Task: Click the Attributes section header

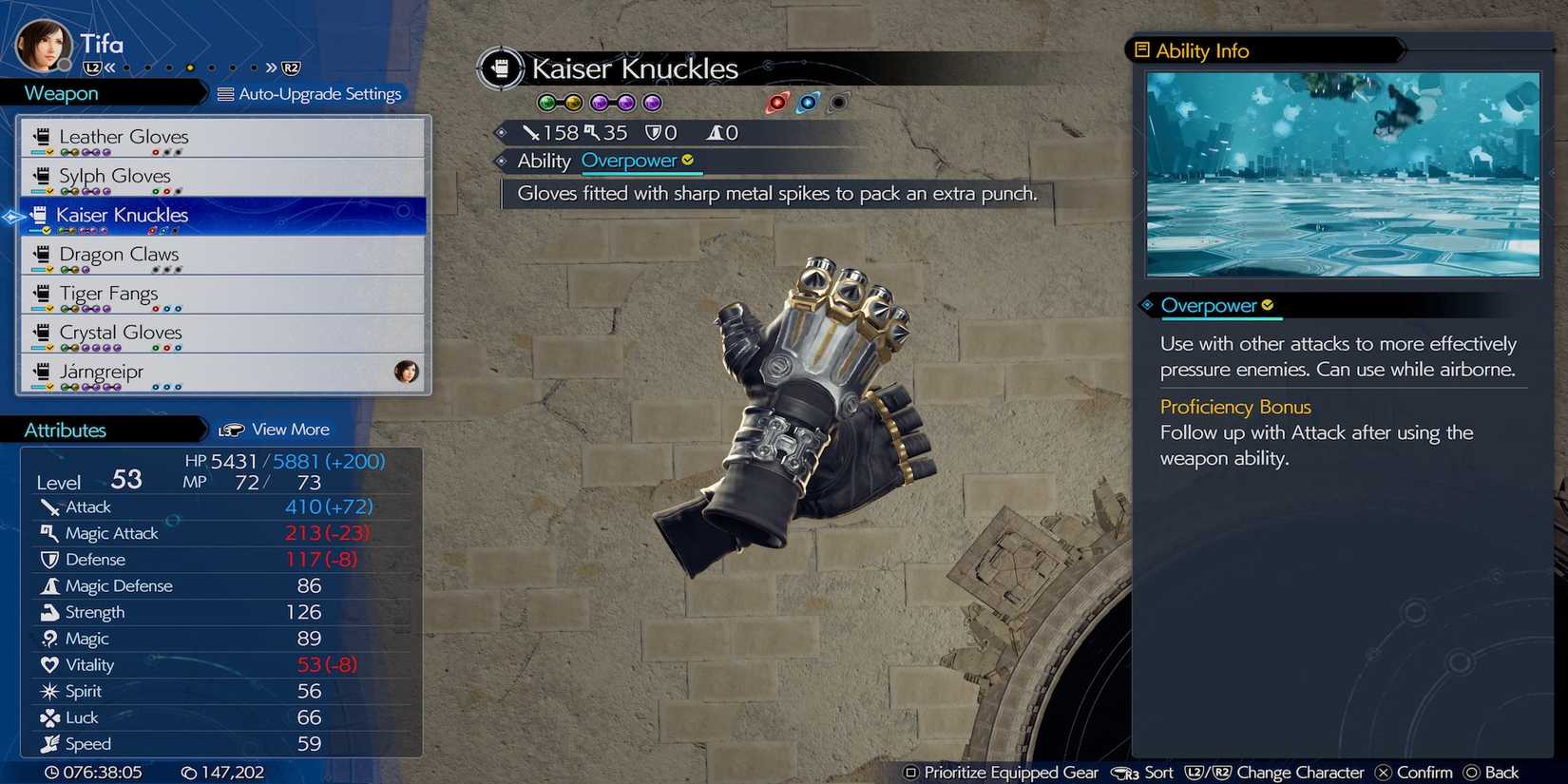Action: (x=65, y=430)
